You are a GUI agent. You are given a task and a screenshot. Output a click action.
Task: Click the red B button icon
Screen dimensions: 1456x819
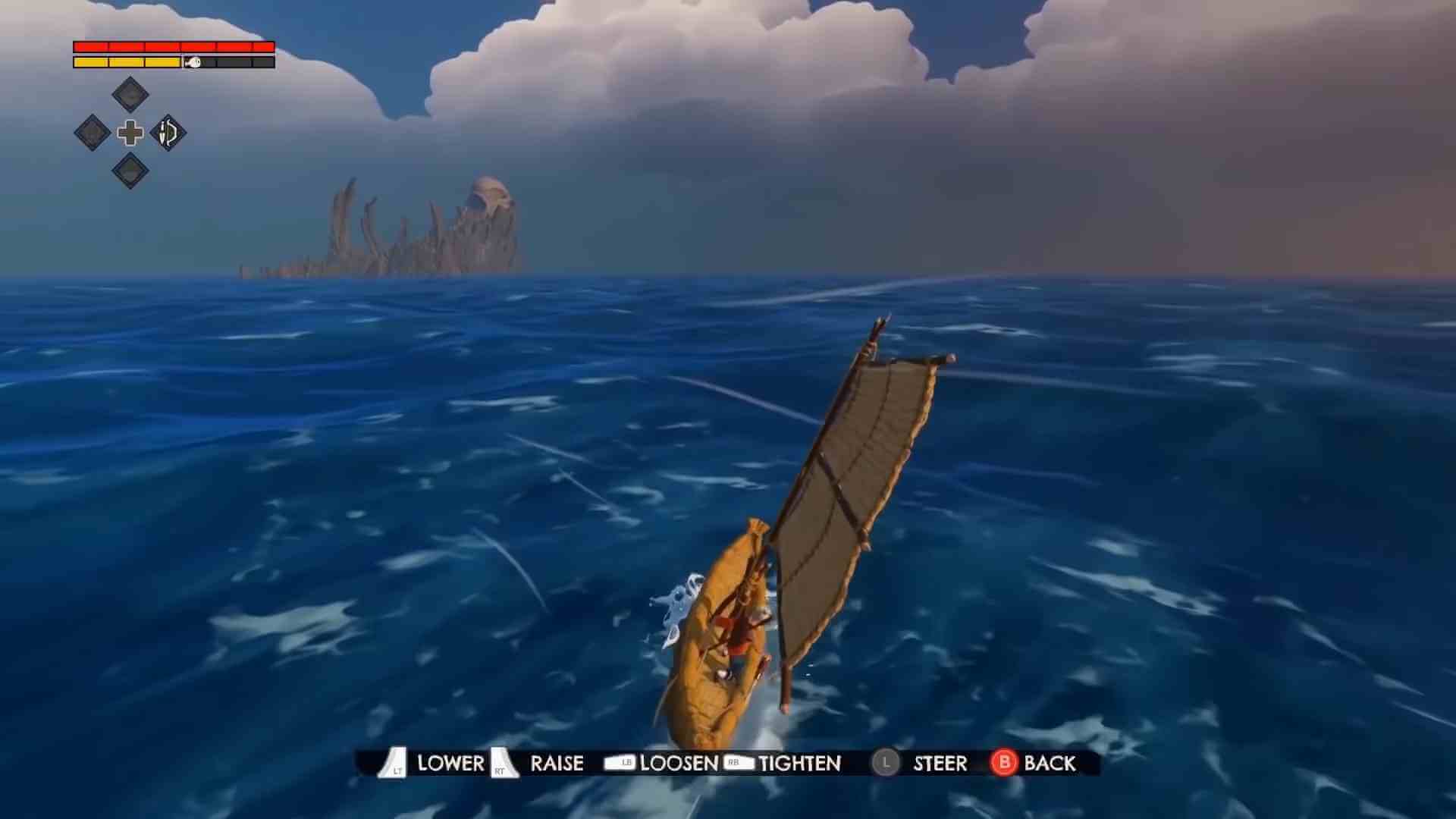click(1005, 764)
